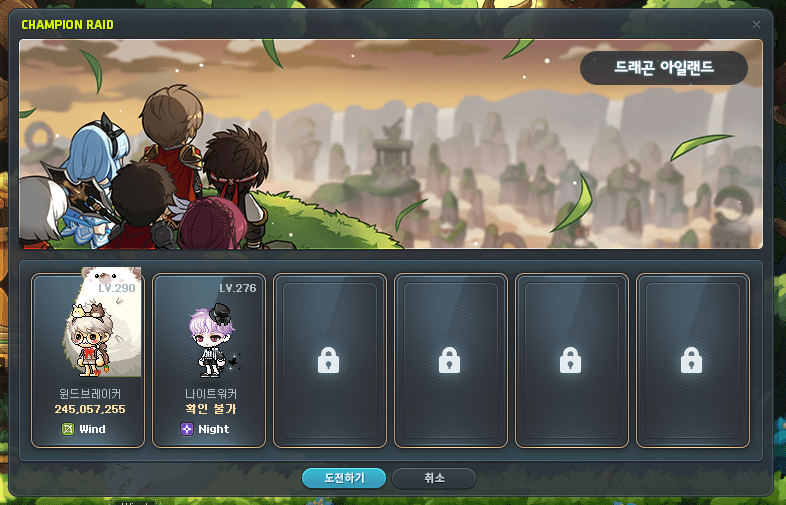Cancel with the 취소 button
This screenshot has width=786, height=505.
coord(434,478)
